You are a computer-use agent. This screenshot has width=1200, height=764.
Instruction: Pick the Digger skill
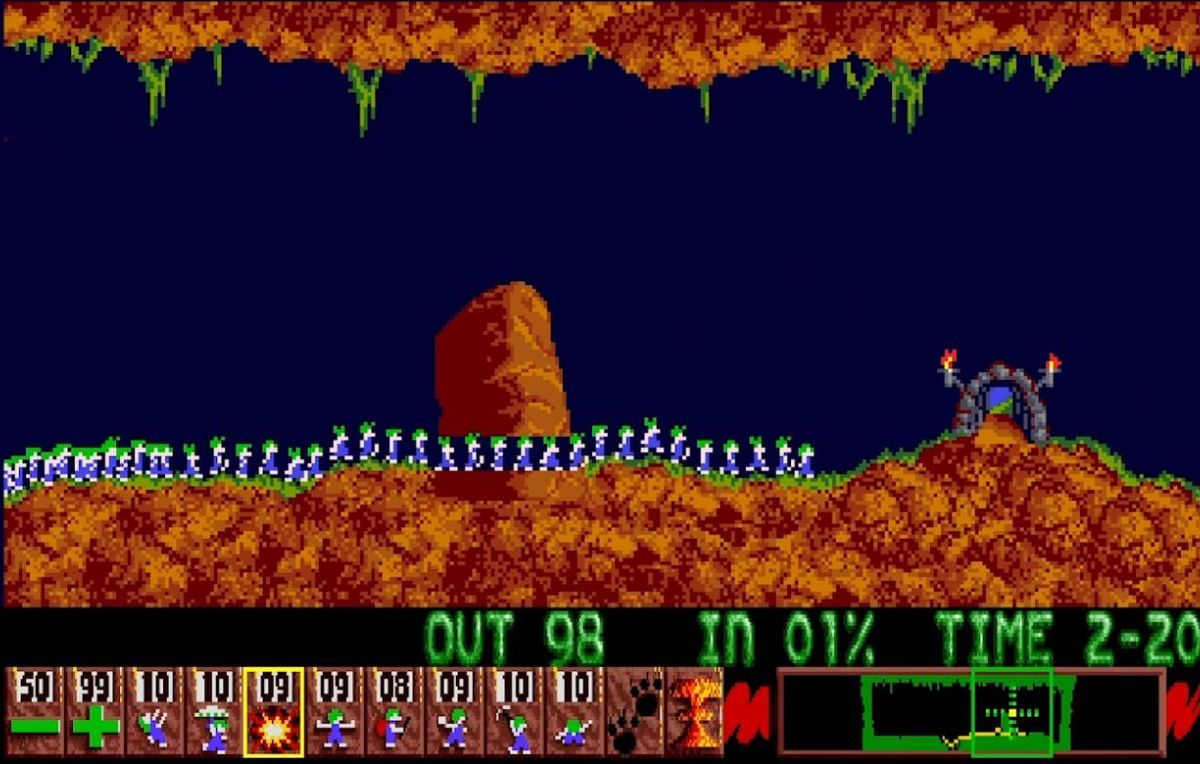pos(575,712)
